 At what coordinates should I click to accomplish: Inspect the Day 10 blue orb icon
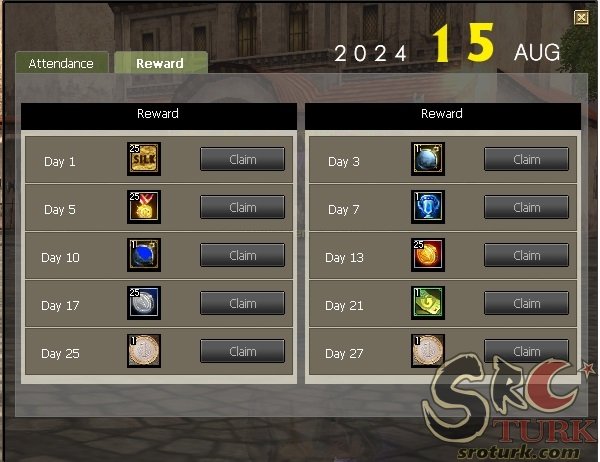tap(144, 255)
